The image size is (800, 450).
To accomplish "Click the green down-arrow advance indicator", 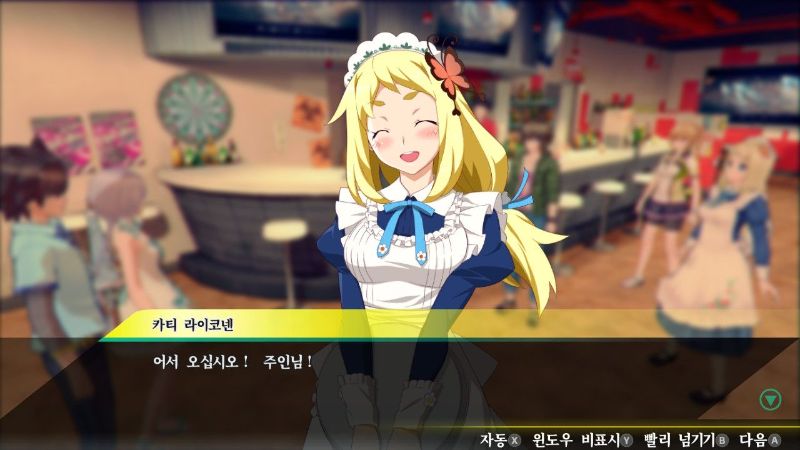I will point(769,400).
